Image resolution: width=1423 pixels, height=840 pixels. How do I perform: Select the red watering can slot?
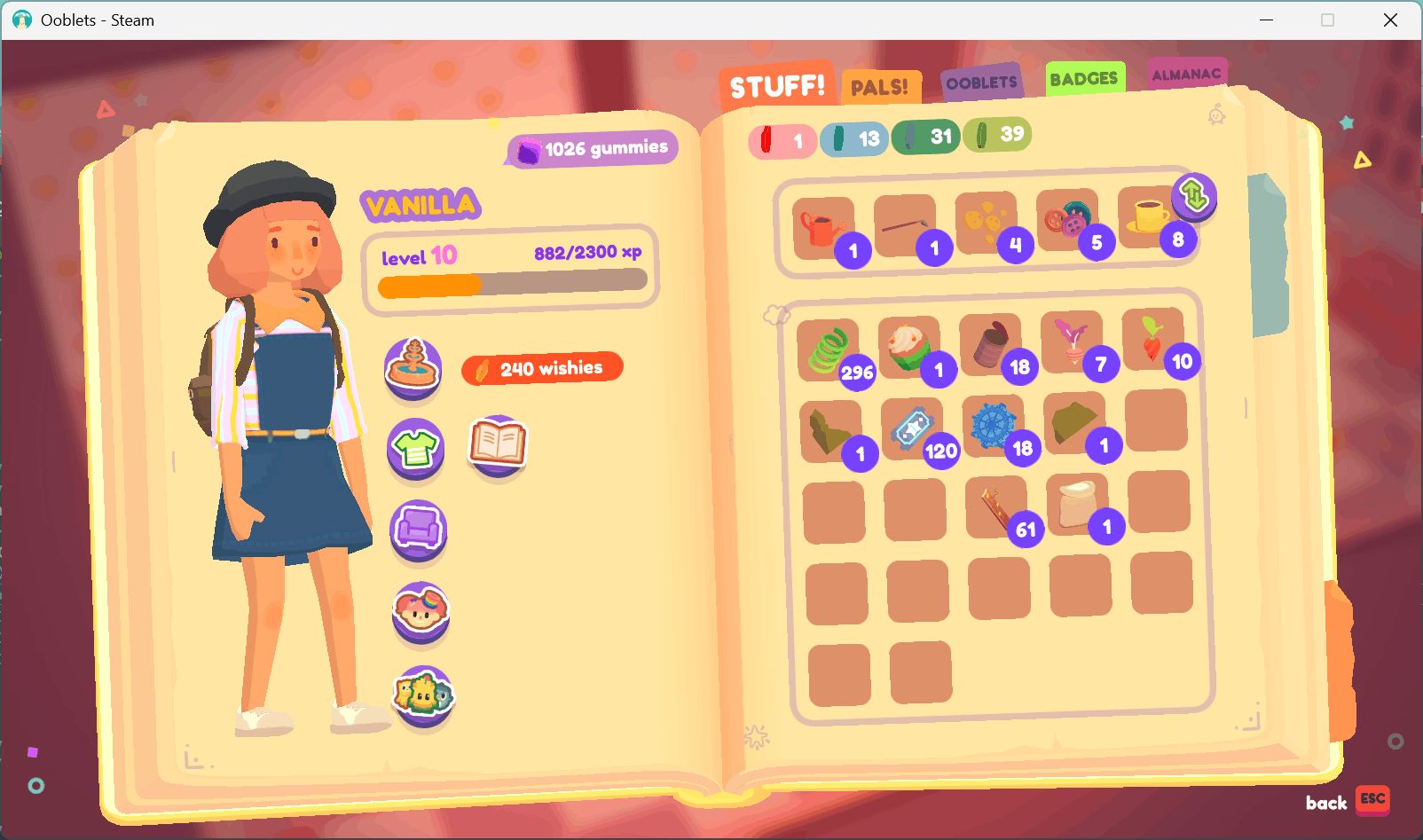pos(823,228)
